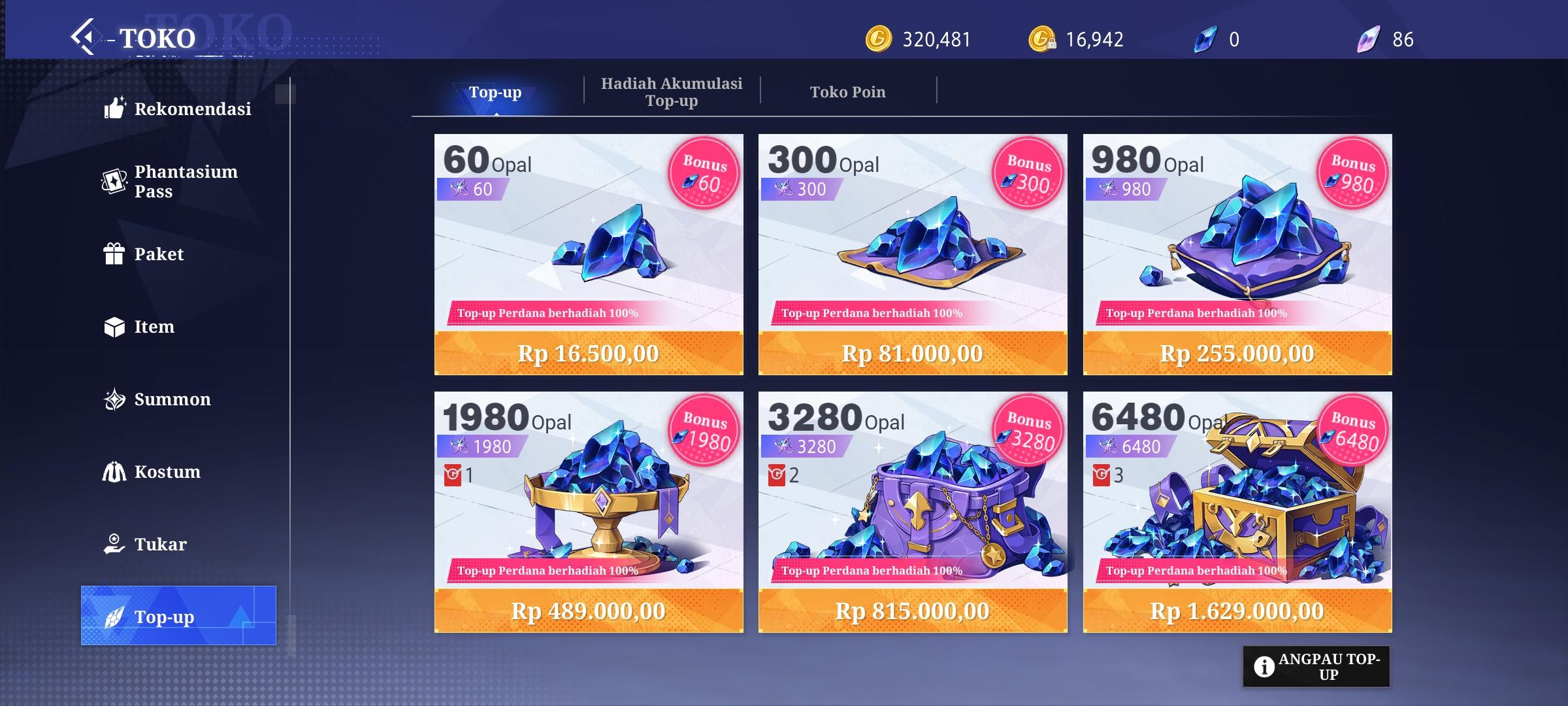
Task: Select the Top-up tab
Action: click(x=494, y=92)
